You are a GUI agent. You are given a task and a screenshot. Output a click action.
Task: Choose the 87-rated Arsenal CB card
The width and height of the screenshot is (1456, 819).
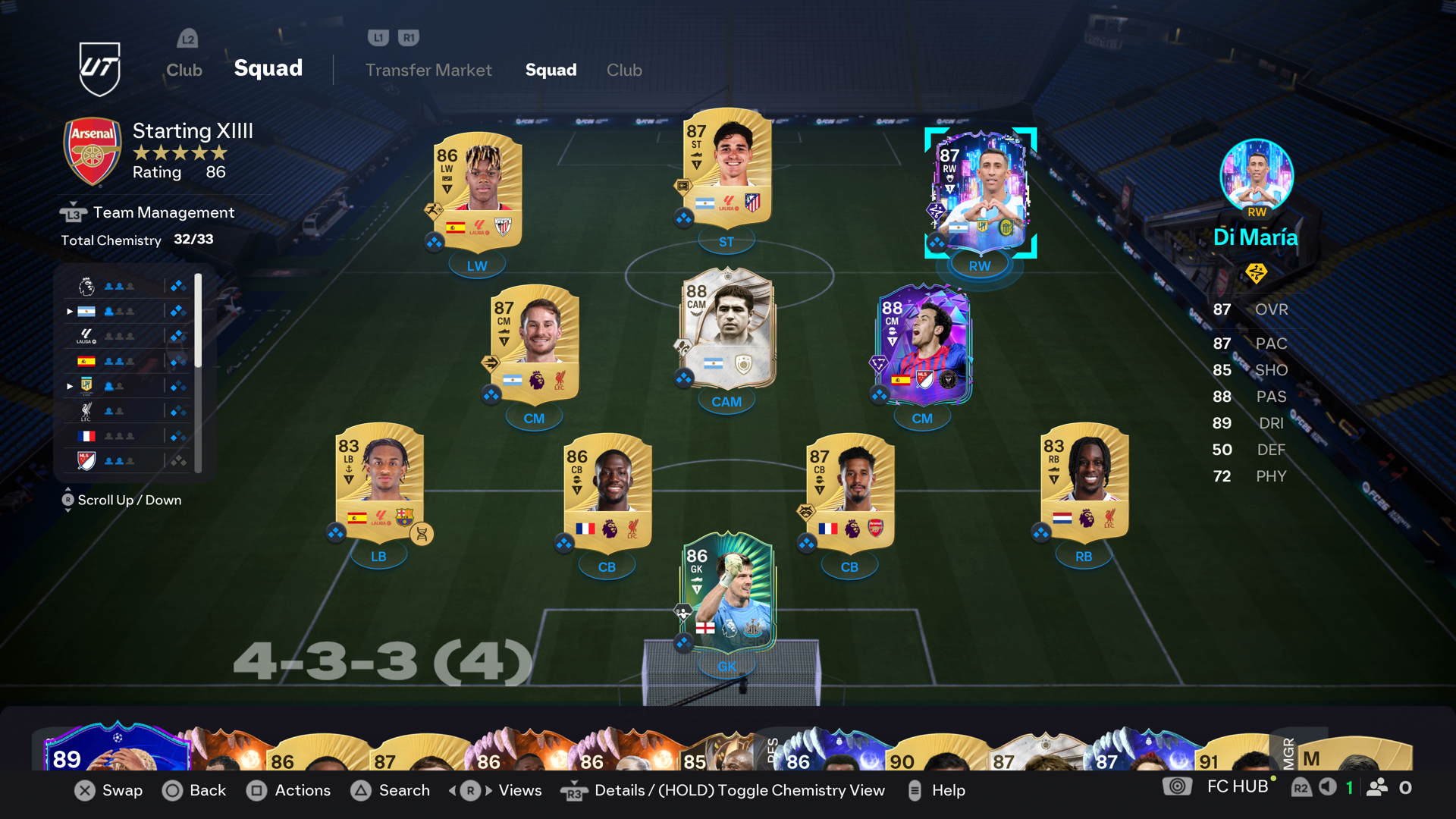pyautogui.click(x=850, y=491)
